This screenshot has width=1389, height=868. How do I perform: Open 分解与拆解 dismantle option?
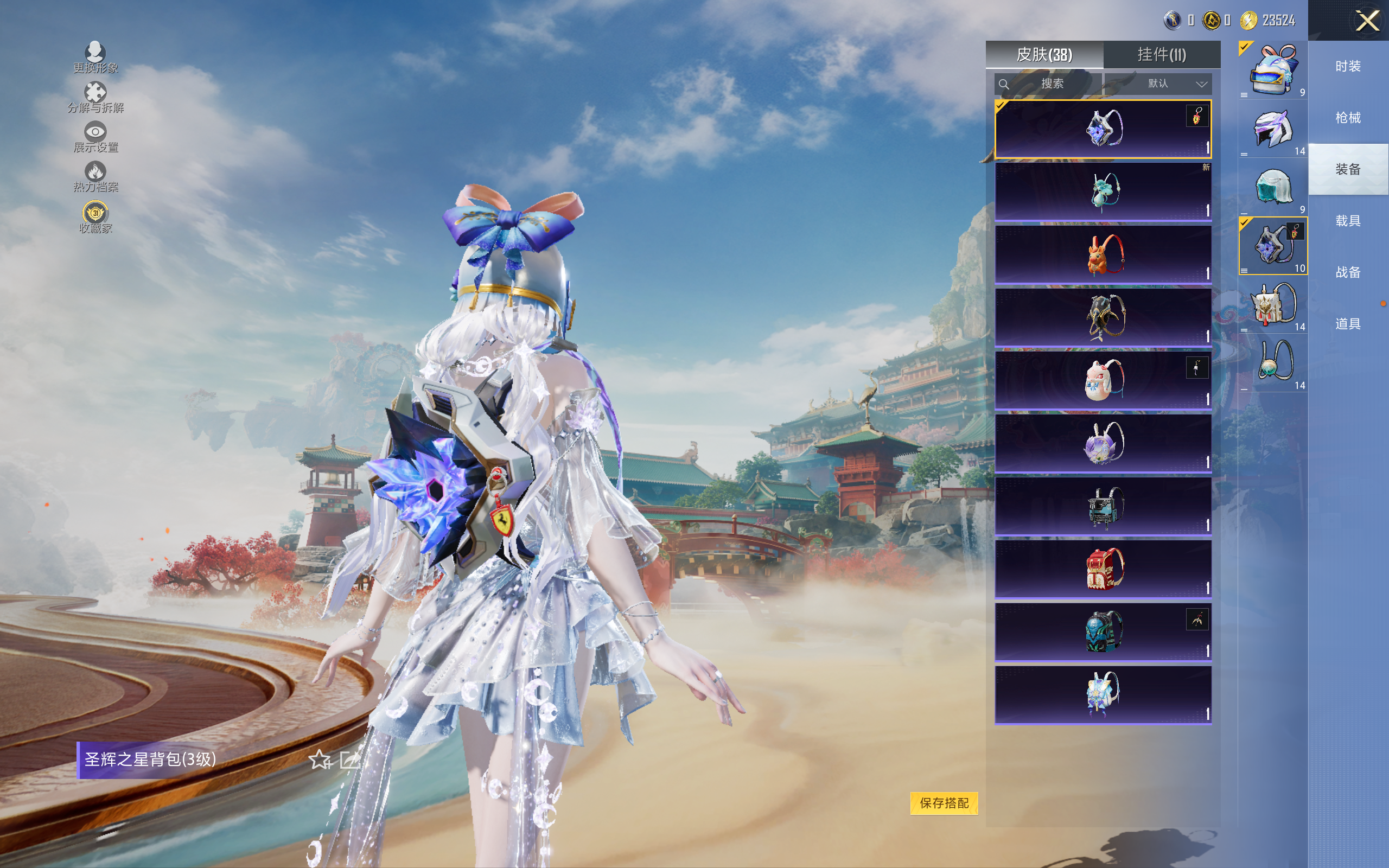point(95,97)
